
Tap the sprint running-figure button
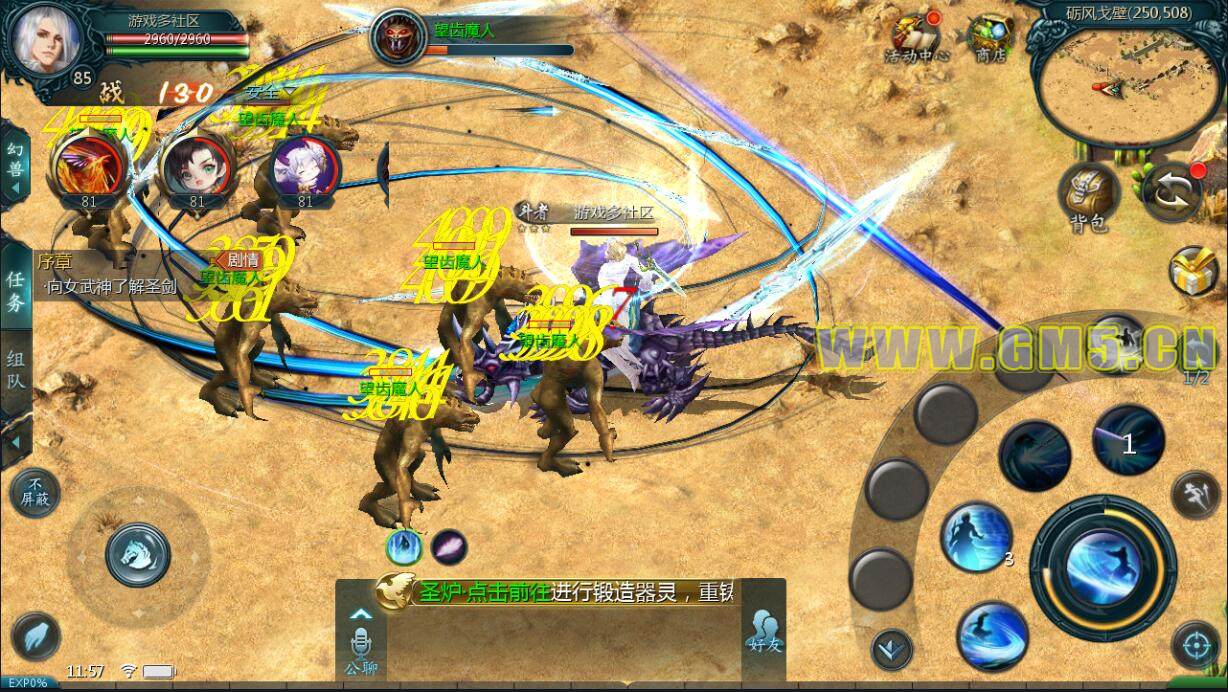point(1193,494)
